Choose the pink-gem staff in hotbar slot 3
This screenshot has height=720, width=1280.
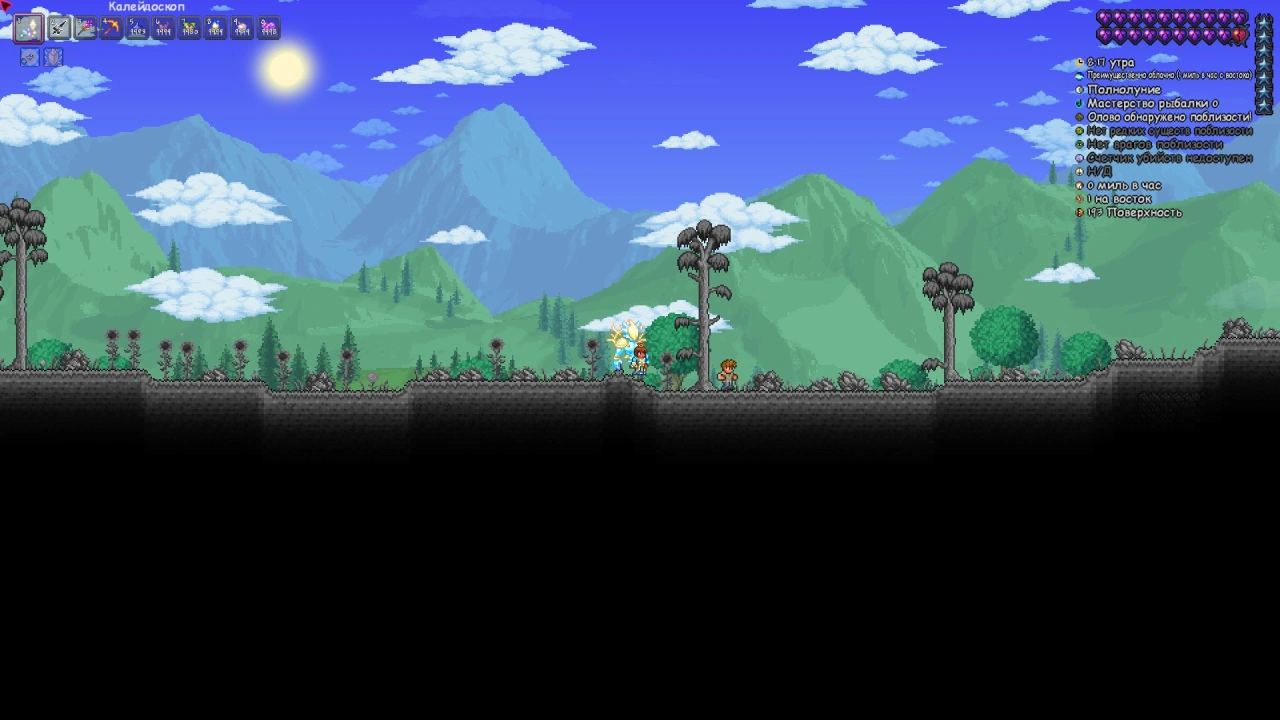86,28
